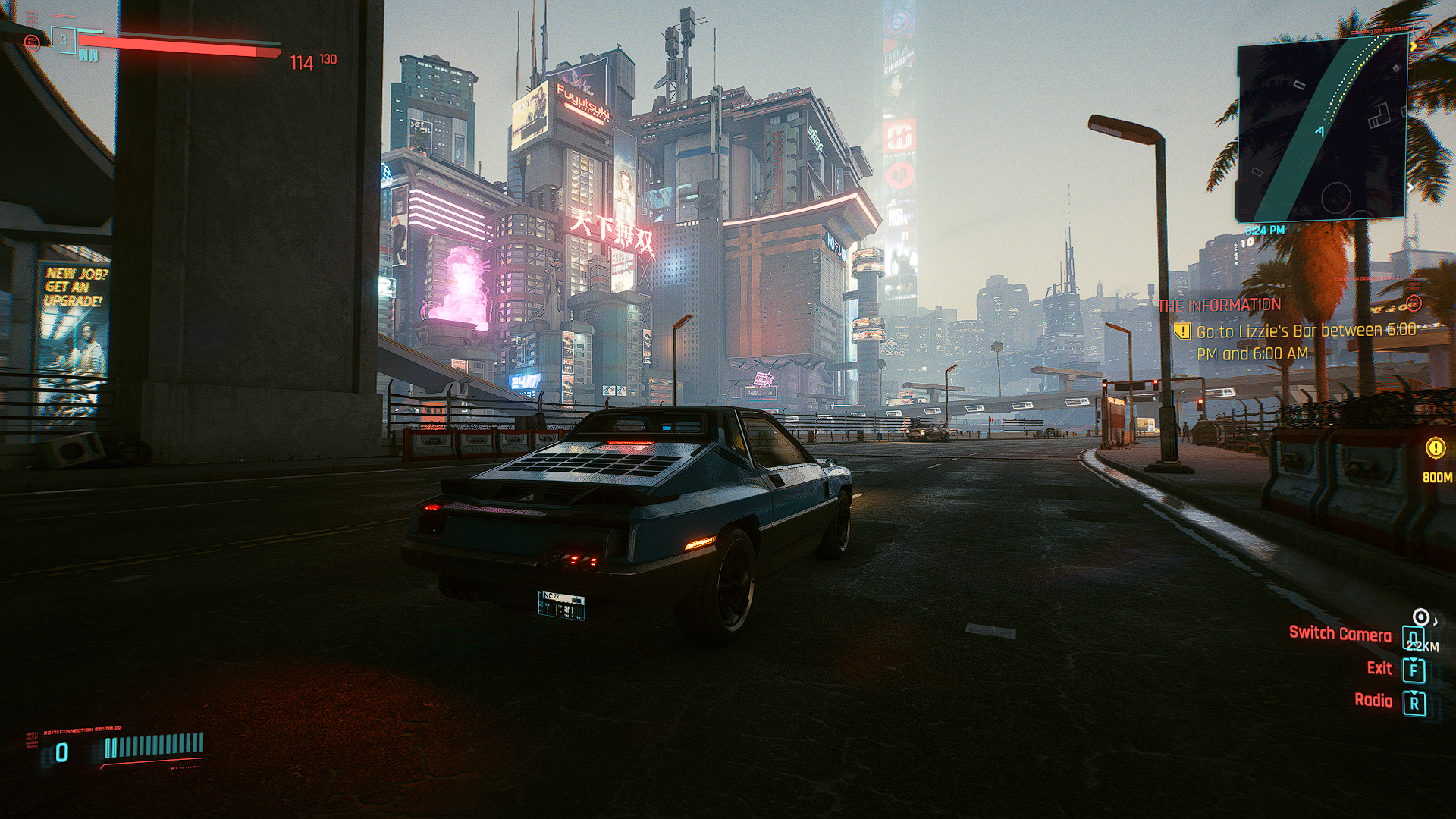Select the yellow quest waypoint marker at 800M

pyautogui.click(x=1436, y=448)
